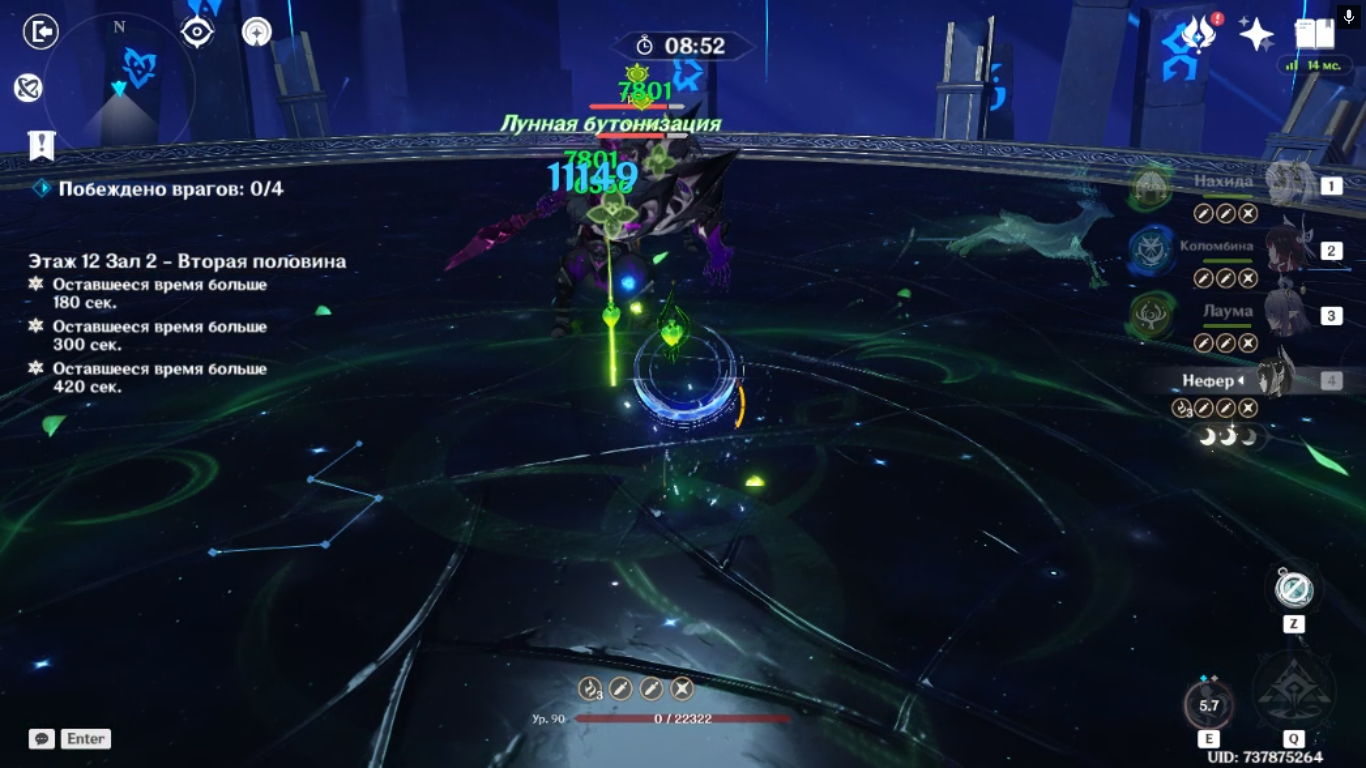Click the round star beacon icon
This screenshot has width=1366, height=768.
pyautogui.click(x=257, y=32)
